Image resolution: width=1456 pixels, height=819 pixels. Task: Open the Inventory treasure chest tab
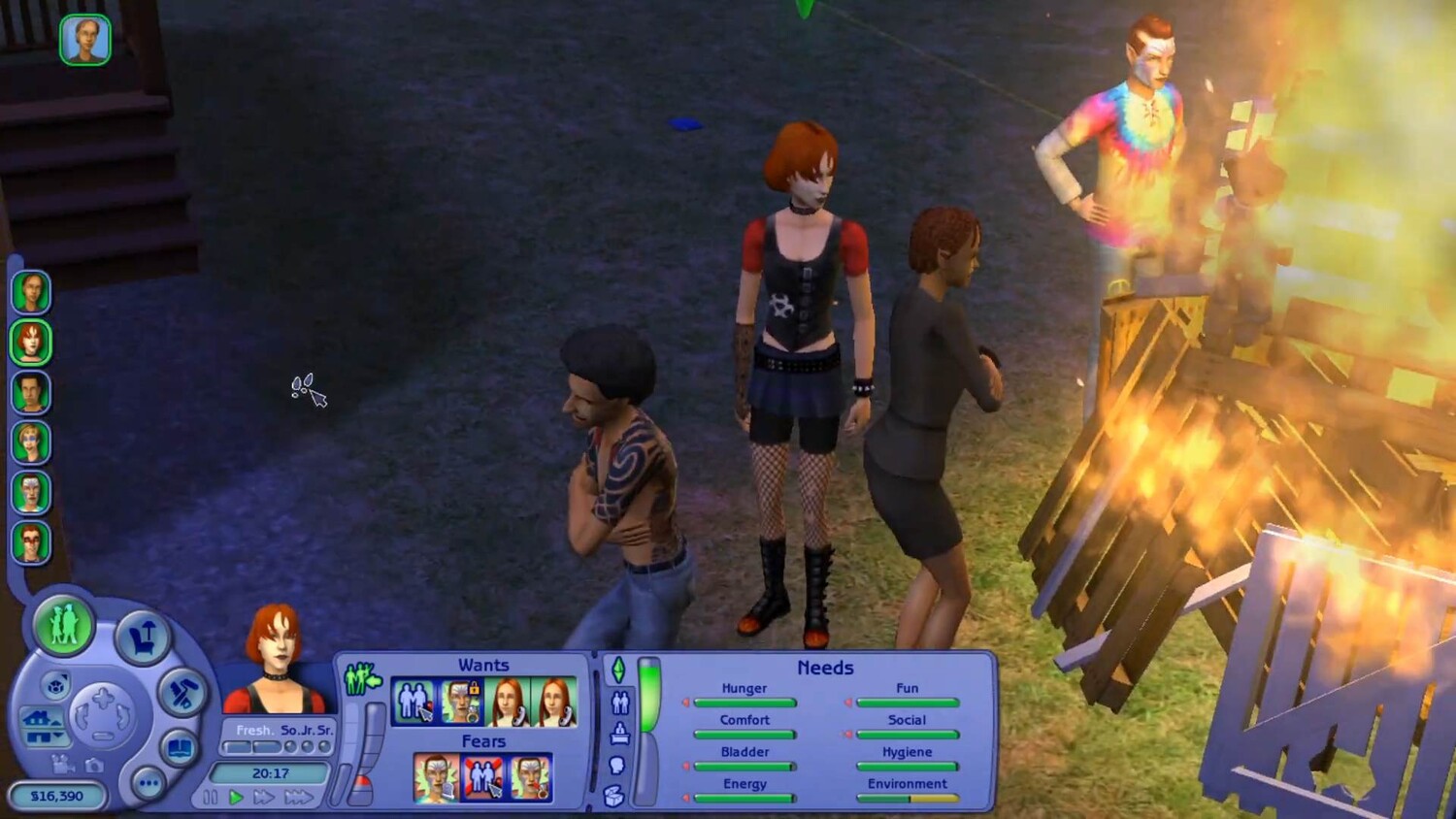point(613,797)
